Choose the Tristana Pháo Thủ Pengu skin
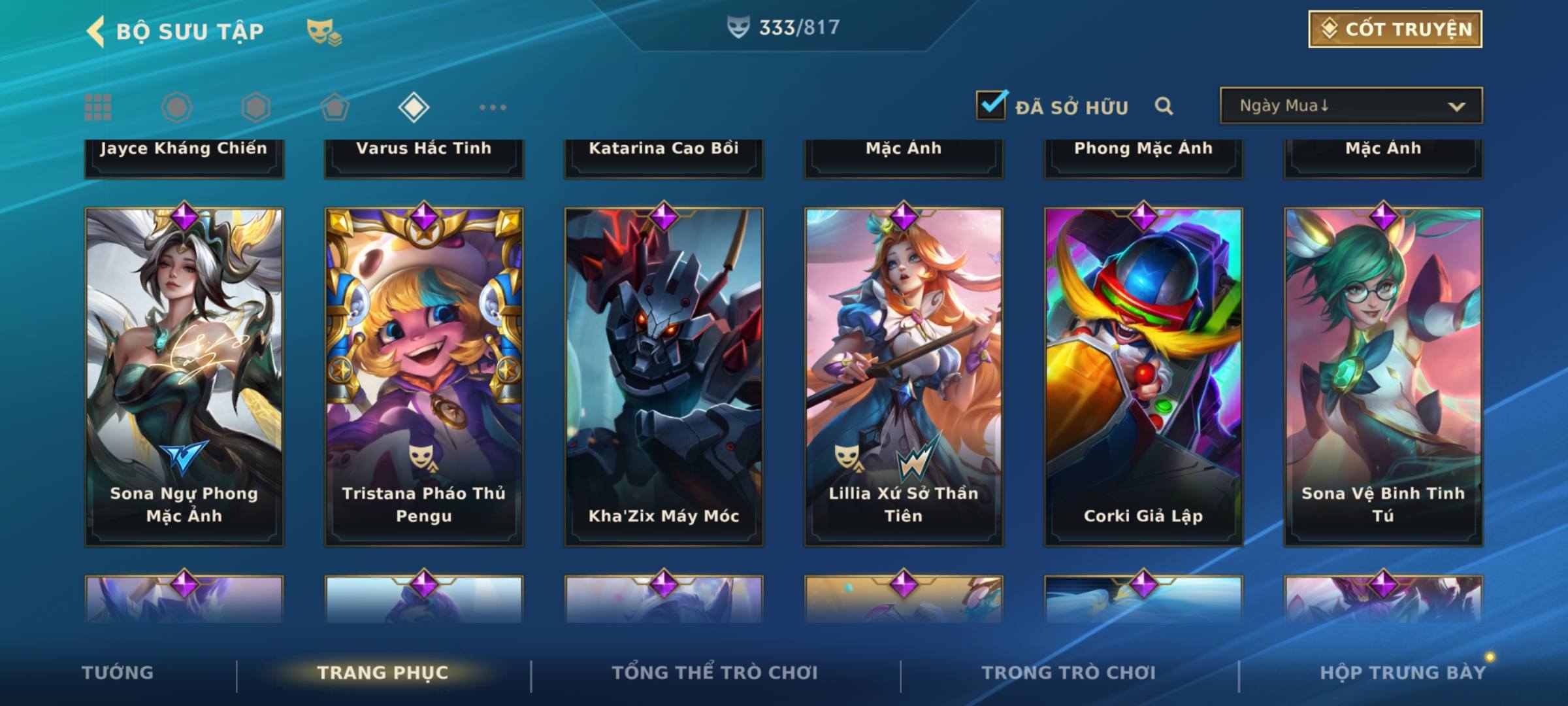The image size is (1568, 706). click(424, 377)
